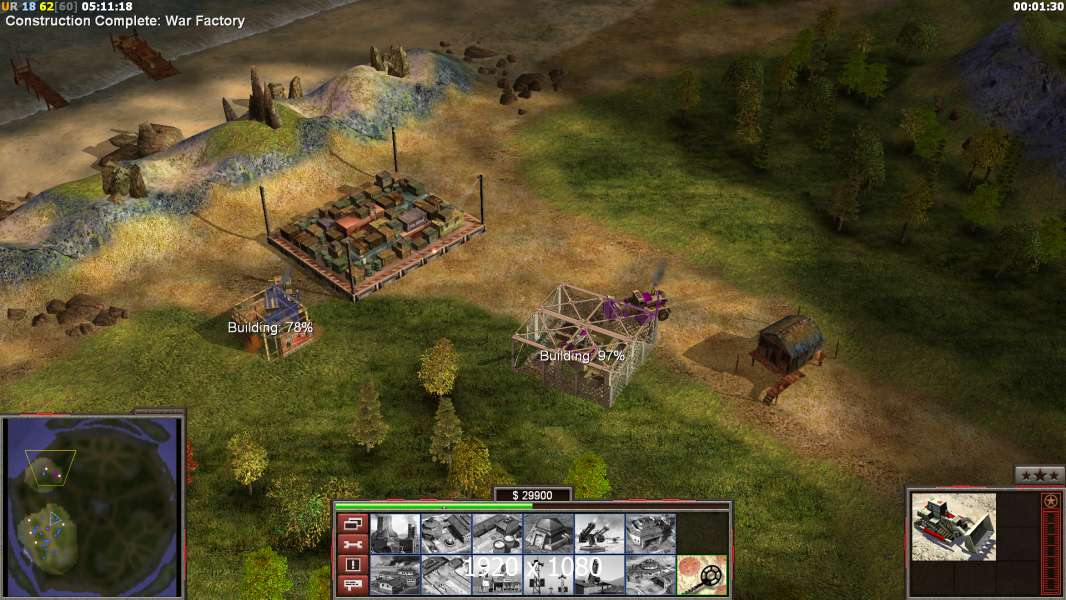Screen dimensions: 1066x600
Task: Select the Nuclear Reactor build icon
Action: pos(395,533)
